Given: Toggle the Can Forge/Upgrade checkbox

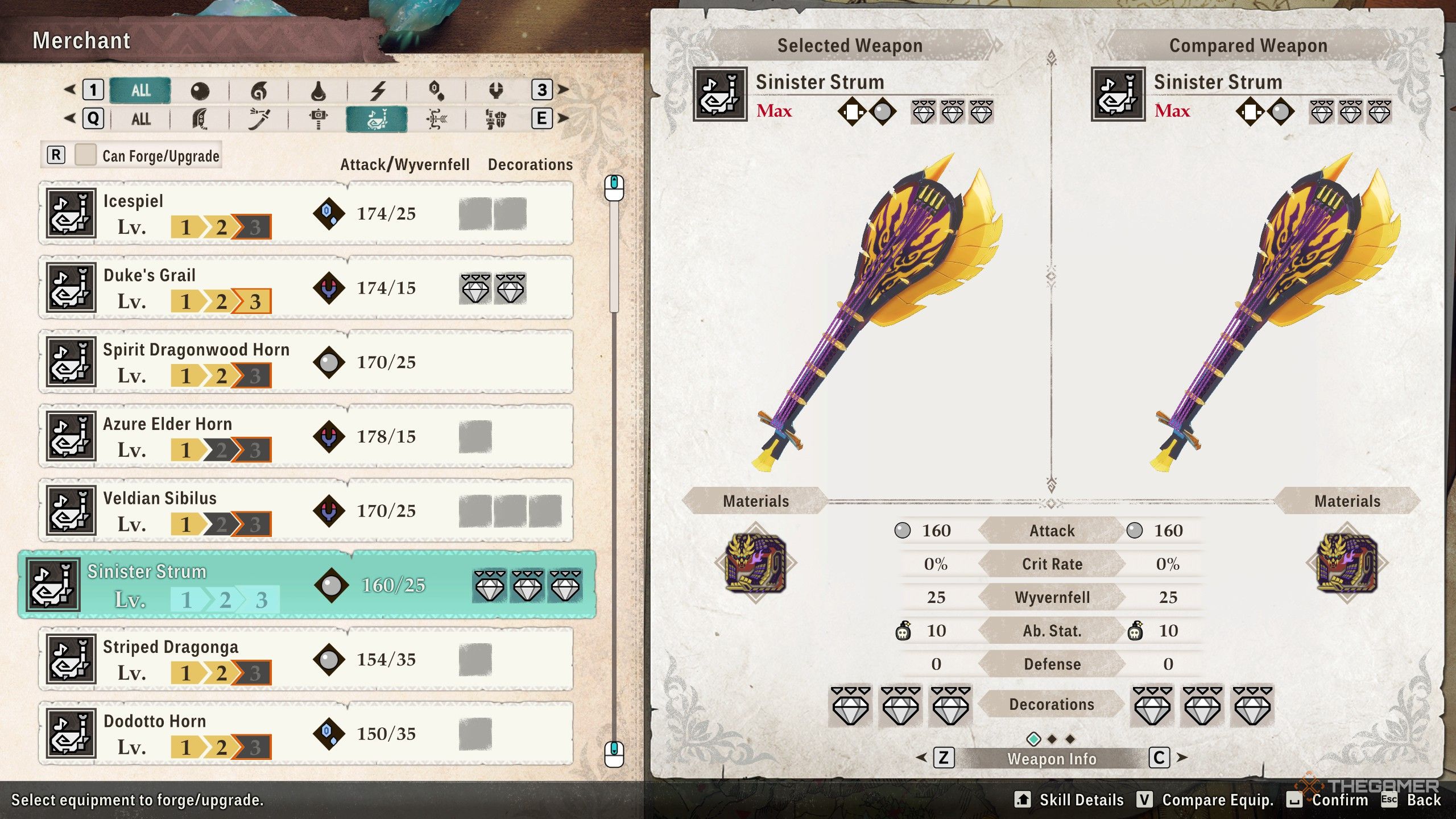Looking at the screenshot, I should 85,155.
